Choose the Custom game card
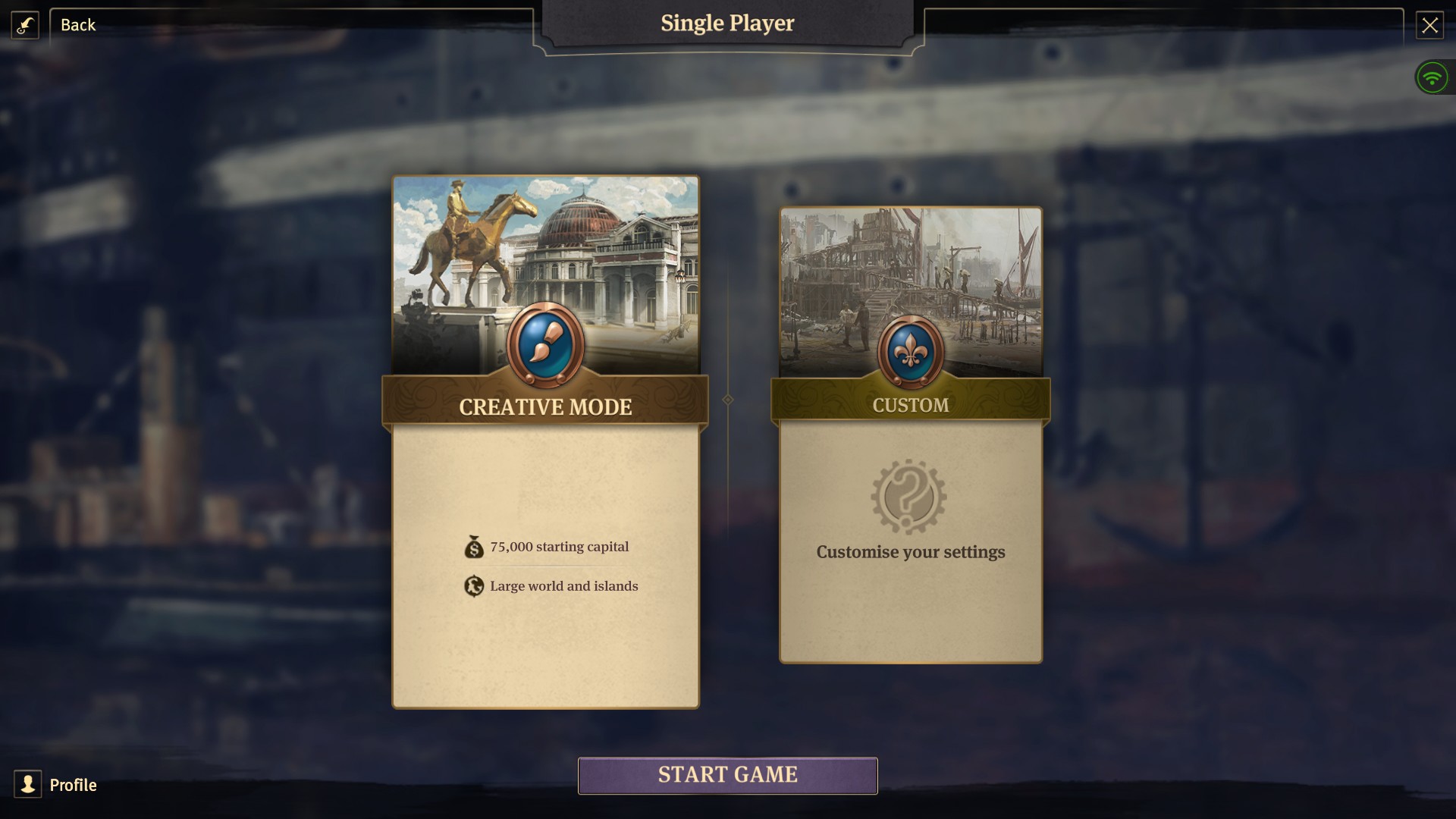Image resolution: width=1456 pixels, height=819 pixels. point(911,435)
